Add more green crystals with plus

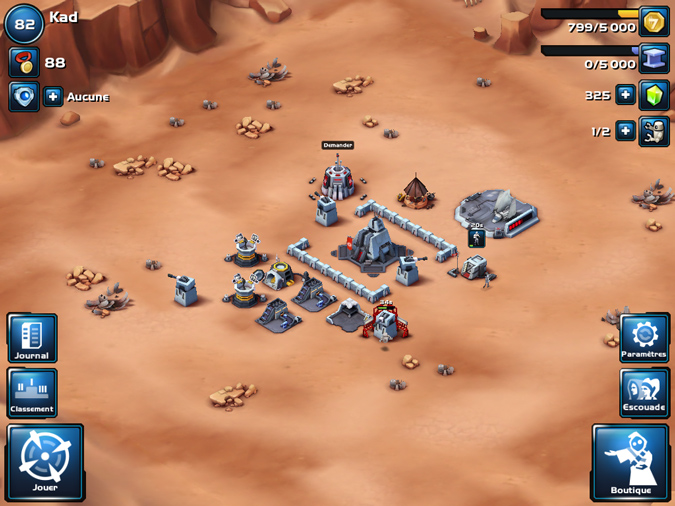pos(625,95)
